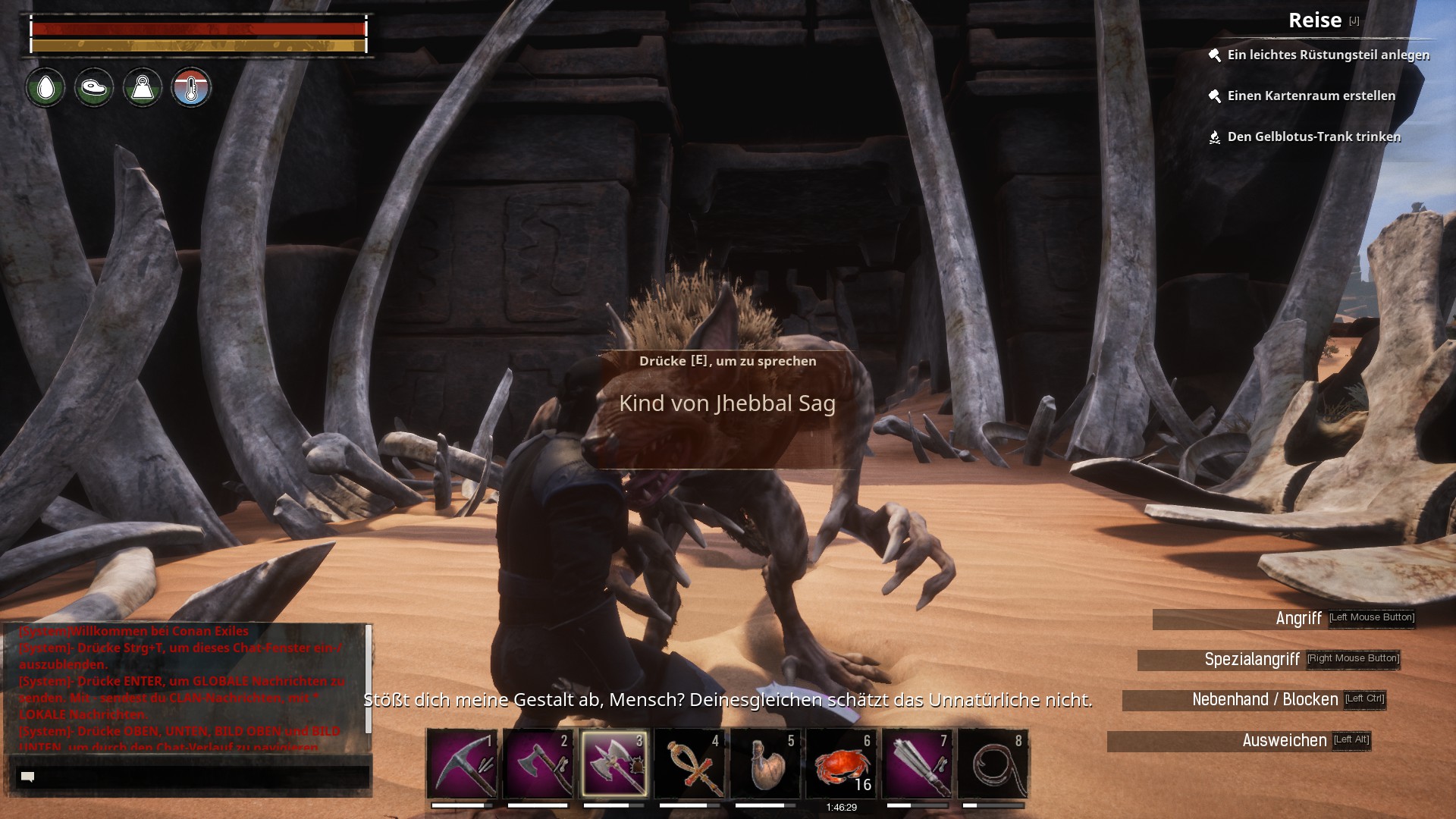Use the waterskin in hotbar slot 5
This screenshot has height=819, width=1456.
pyautogui.click(x=765, y=763)
